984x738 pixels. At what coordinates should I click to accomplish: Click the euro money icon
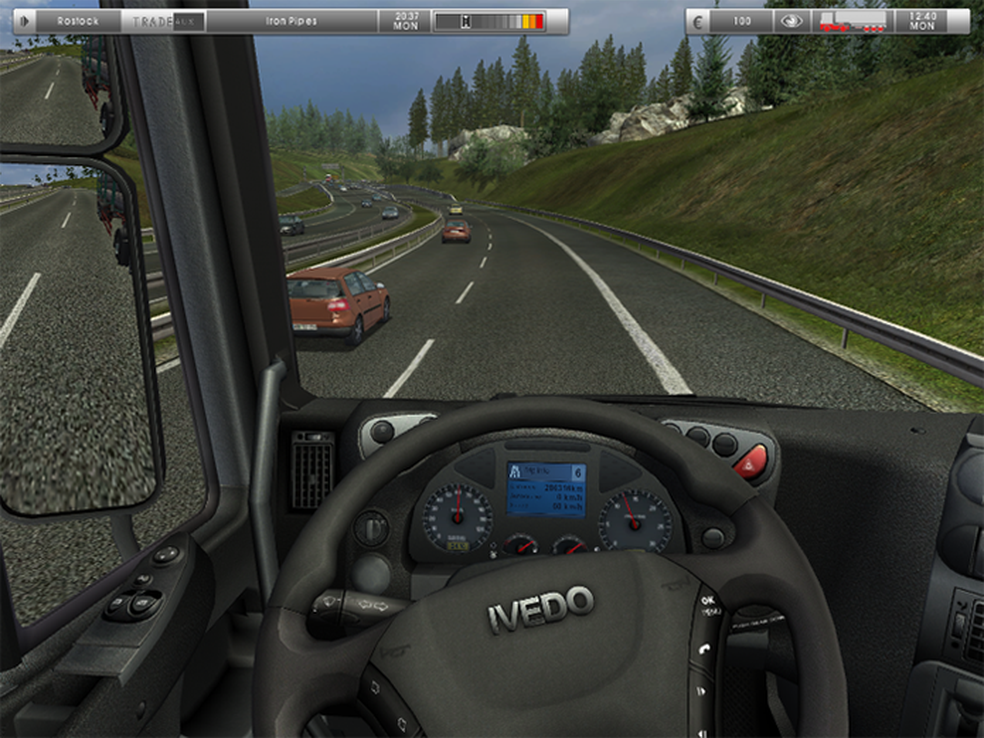pos(699,20)
